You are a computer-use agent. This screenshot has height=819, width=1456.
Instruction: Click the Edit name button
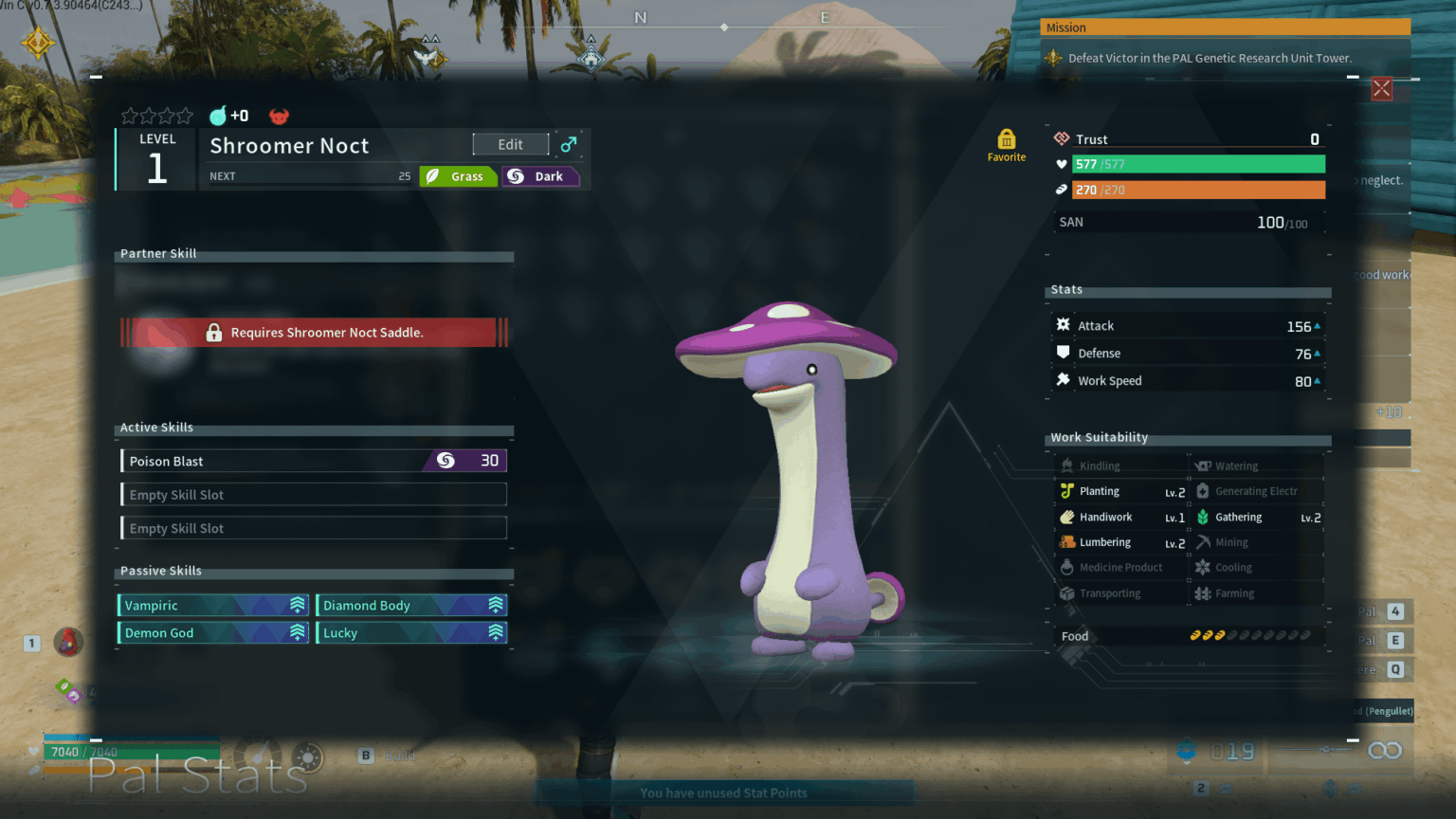tap(510, 144)
